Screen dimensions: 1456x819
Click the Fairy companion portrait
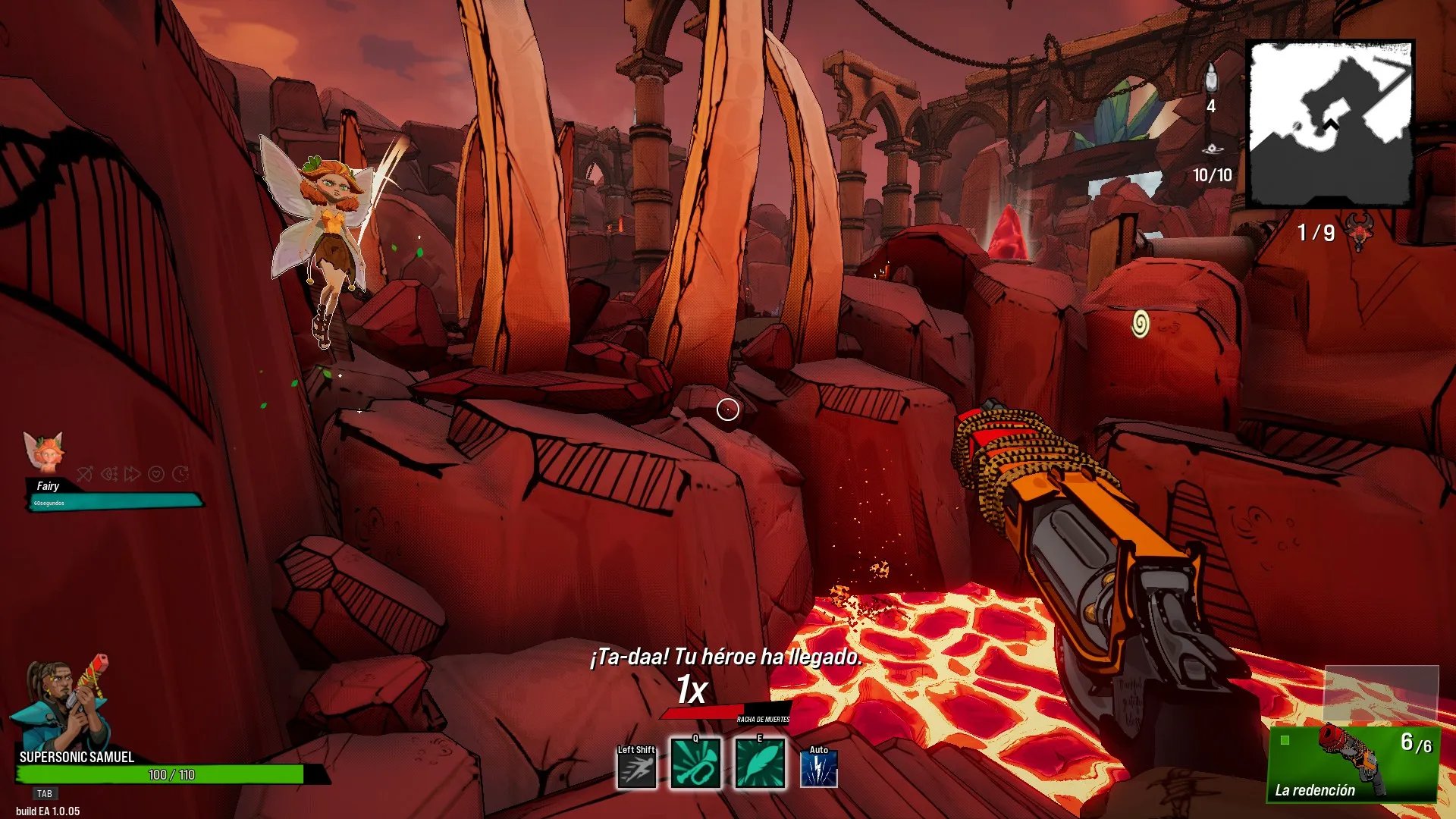(x=43, y=452)
